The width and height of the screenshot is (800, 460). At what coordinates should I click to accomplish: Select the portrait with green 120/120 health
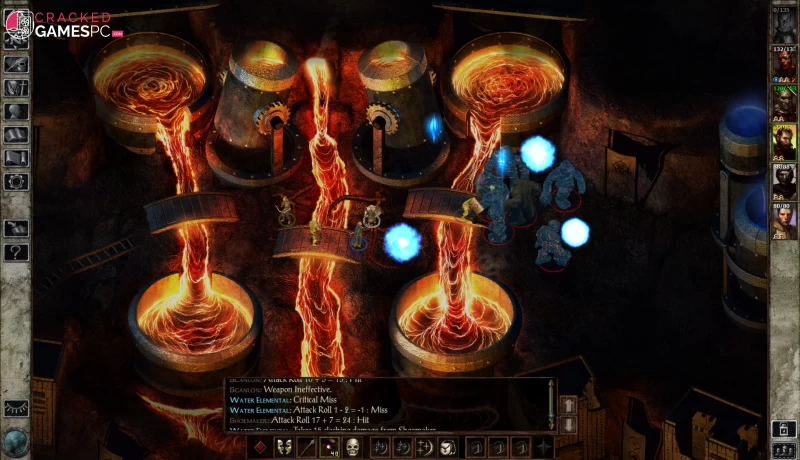click(x=783, y=103)
